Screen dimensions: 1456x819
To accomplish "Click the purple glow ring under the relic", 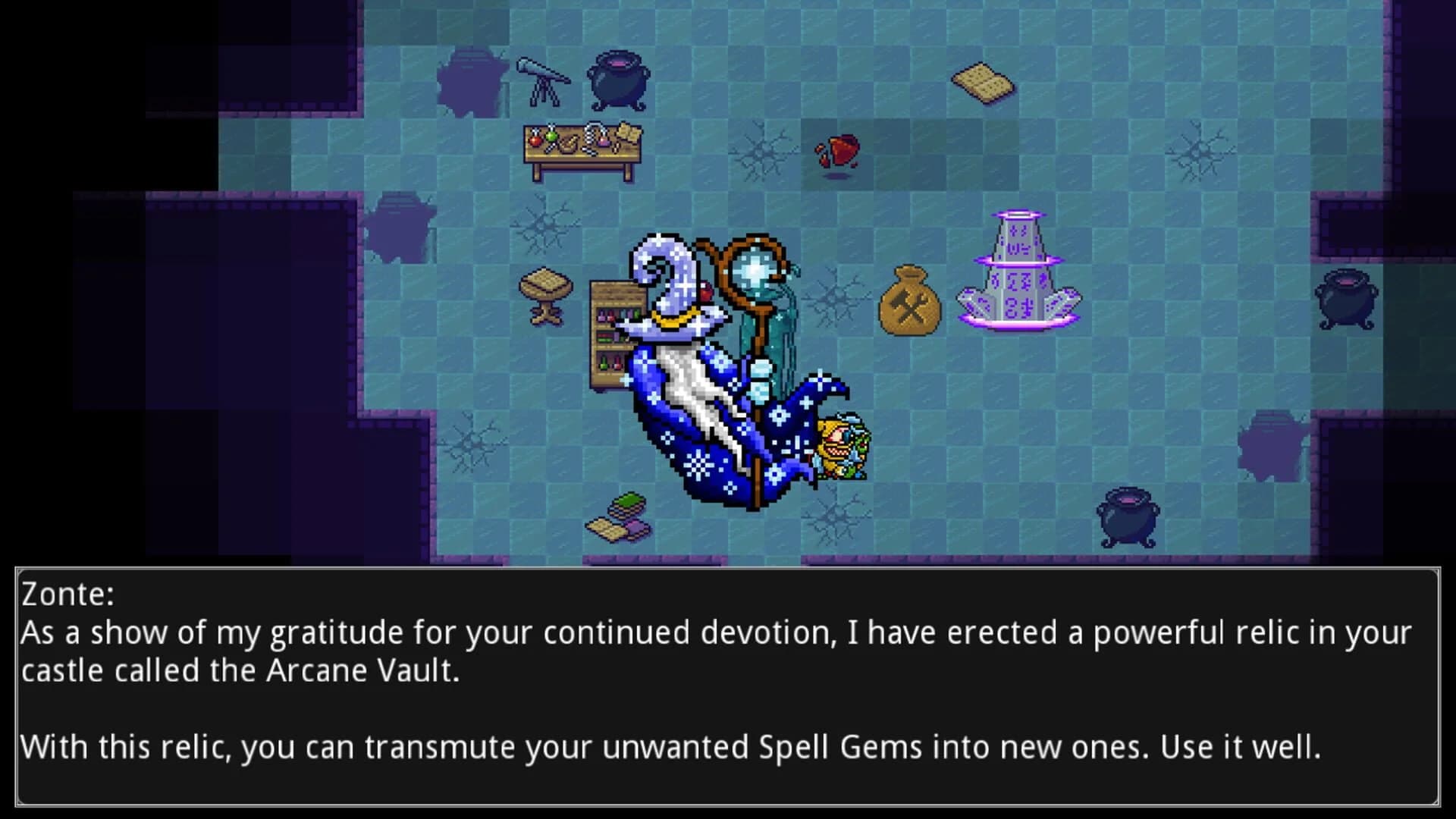I will (x=1020, y=322).
